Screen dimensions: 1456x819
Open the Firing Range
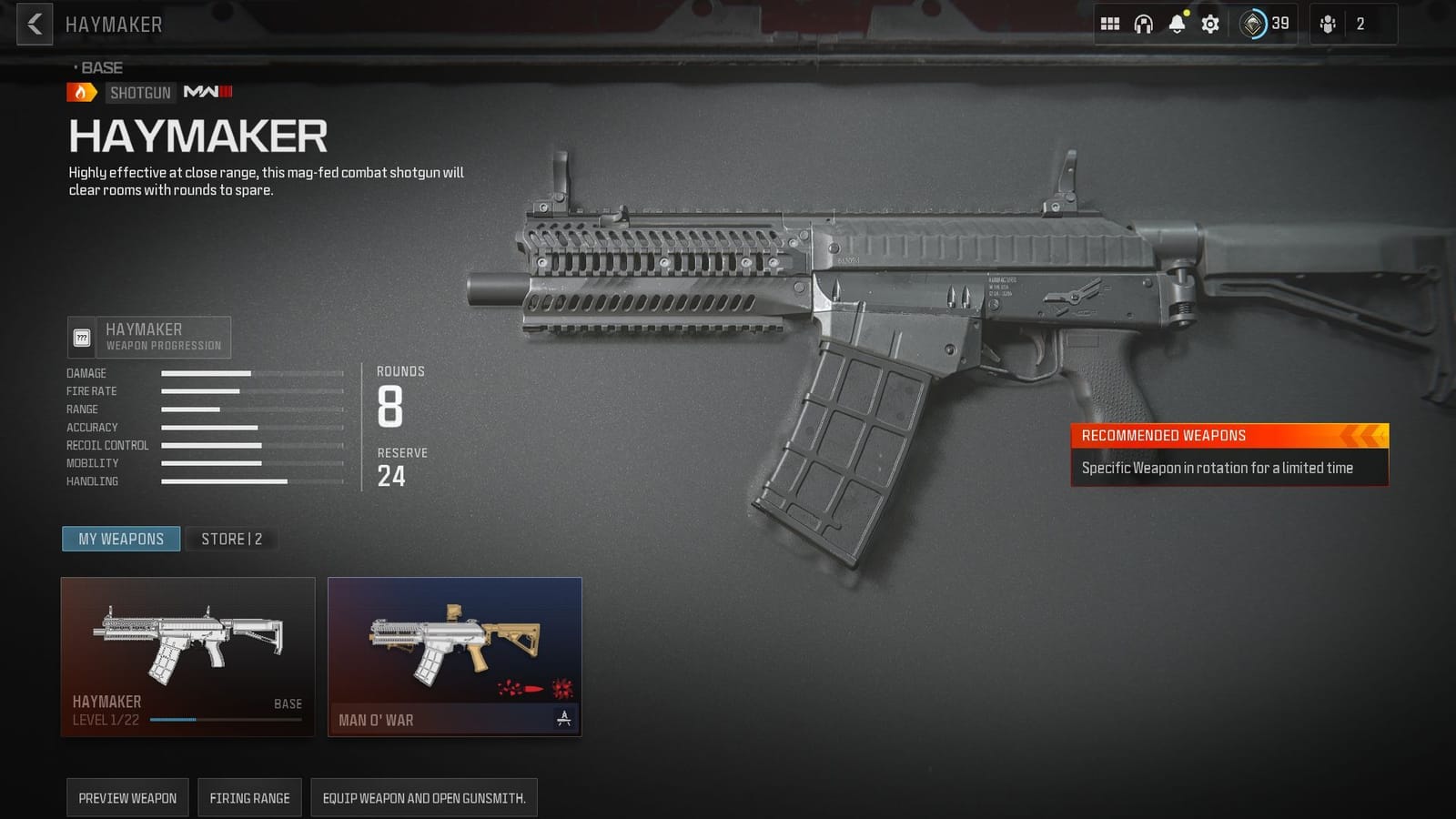249,797
